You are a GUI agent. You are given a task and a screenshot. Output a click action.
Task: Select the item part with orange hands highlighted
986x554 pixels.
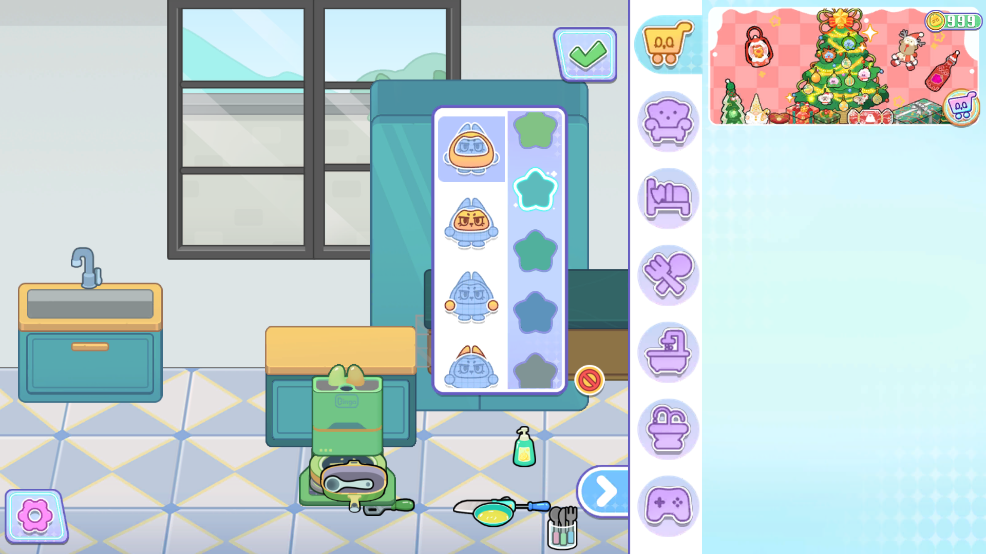coord(471,297)
